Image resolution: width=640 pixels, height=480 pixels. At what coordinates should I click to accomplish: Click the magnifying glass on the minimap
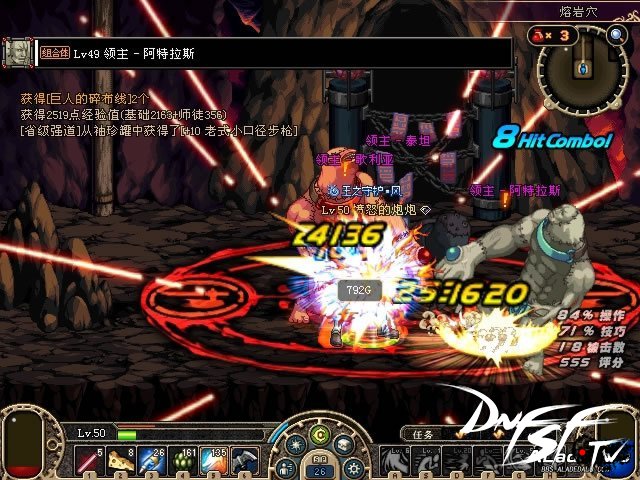click(617, 35)
